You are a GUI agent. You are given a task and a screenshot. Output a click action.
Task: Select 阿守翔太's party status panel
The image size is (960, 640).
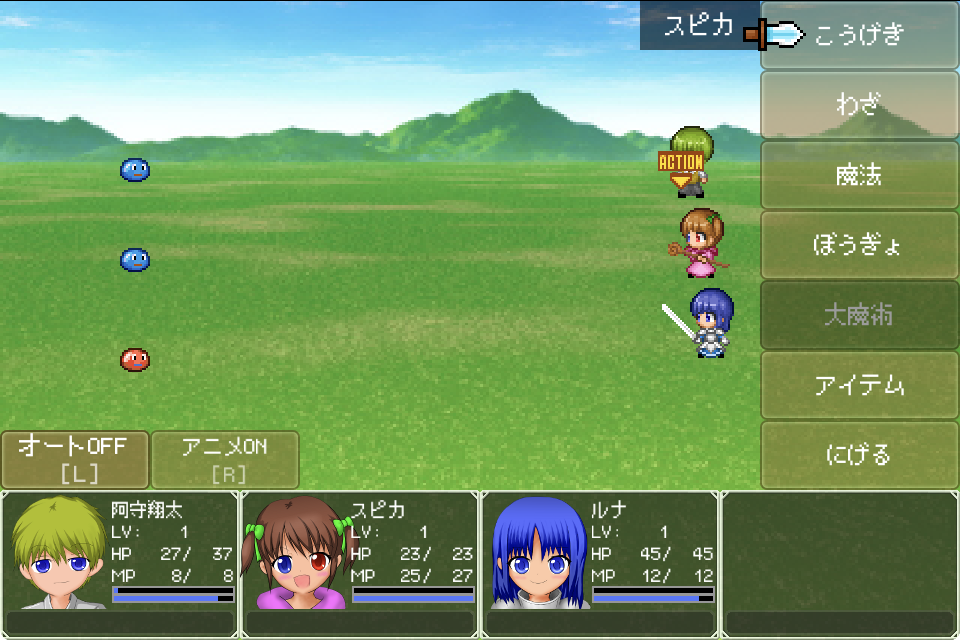click(120, 562)
